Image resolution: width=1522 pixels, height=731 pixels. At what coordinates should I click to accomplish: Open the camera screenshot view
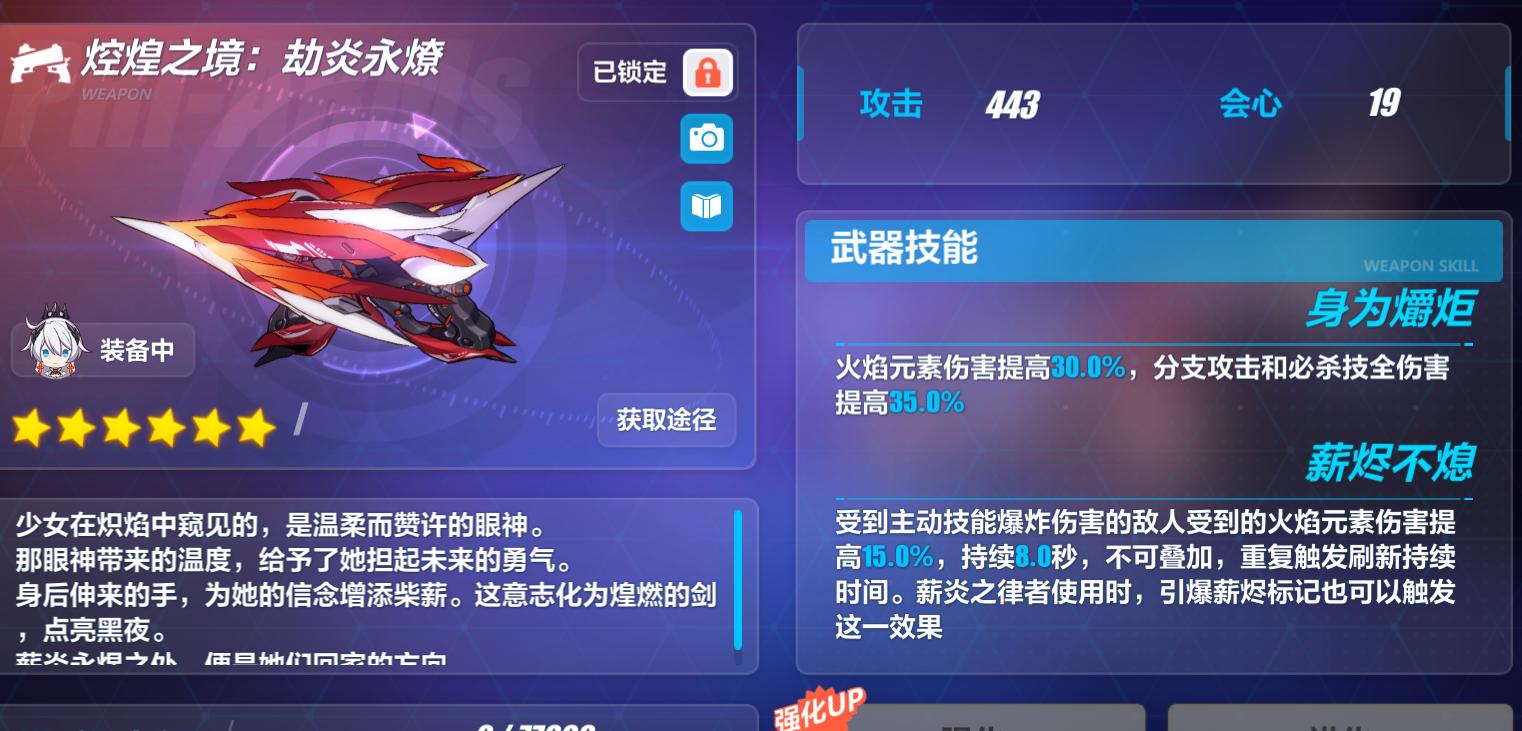click(x=706, y=139)
